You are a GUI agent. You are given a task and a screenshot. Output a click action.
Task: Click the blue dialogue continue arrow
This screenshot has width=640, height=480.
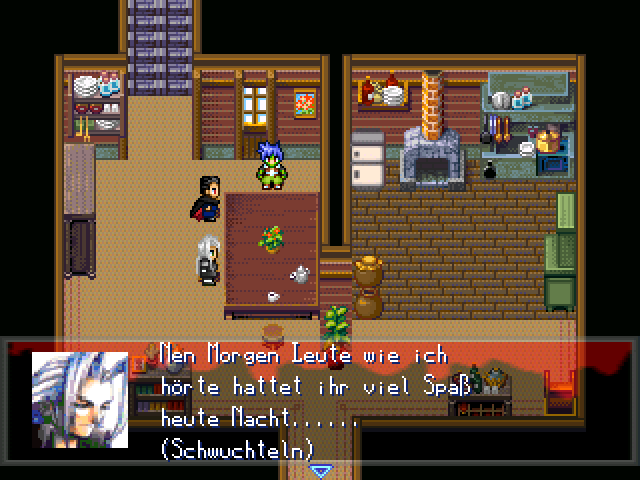click(x=320, y=470)
